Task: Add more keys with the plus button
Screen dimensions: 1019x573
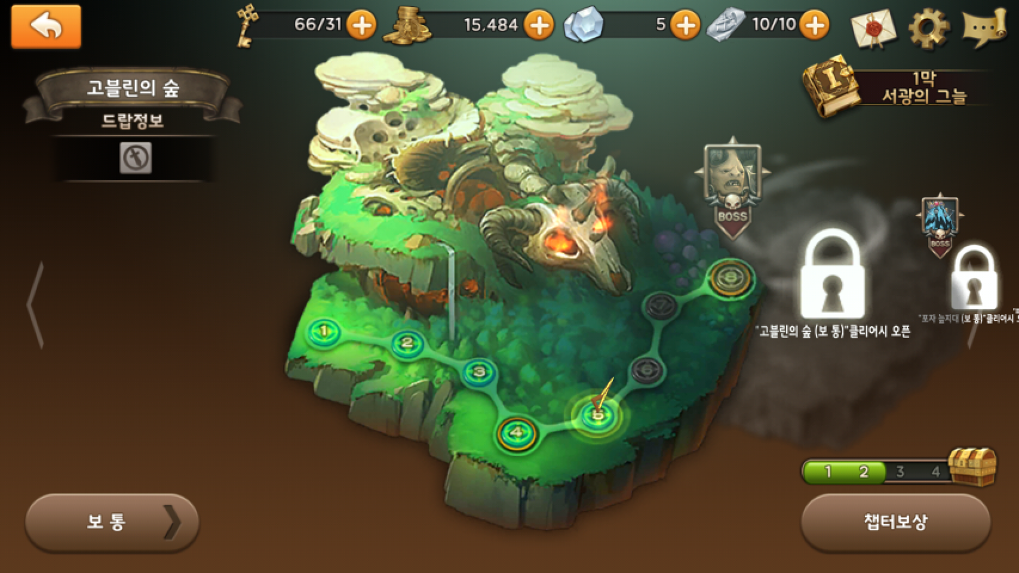Action: pos(361,25)
